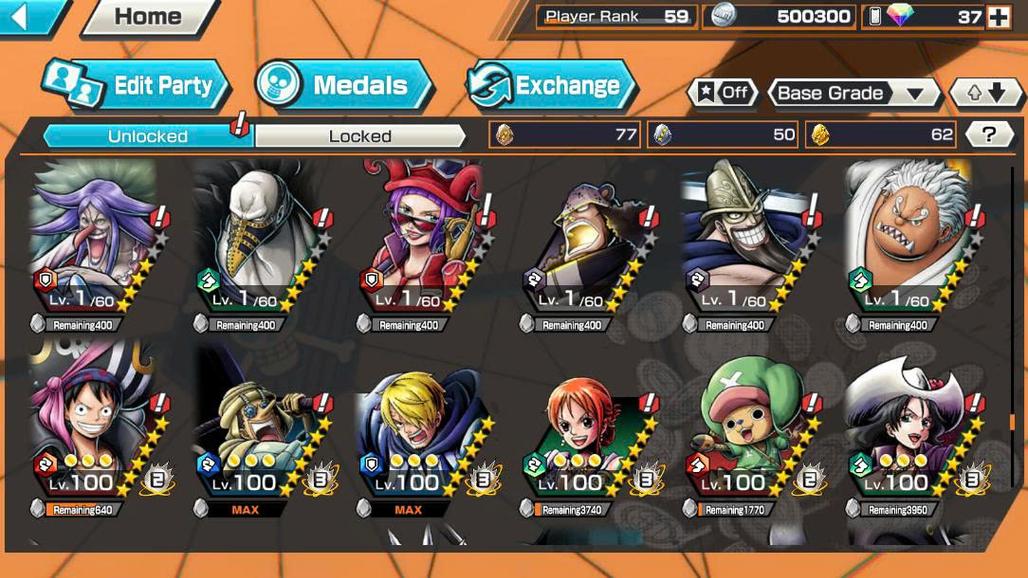
Task: Switch to the Locked tab
Action: (360, 136)
